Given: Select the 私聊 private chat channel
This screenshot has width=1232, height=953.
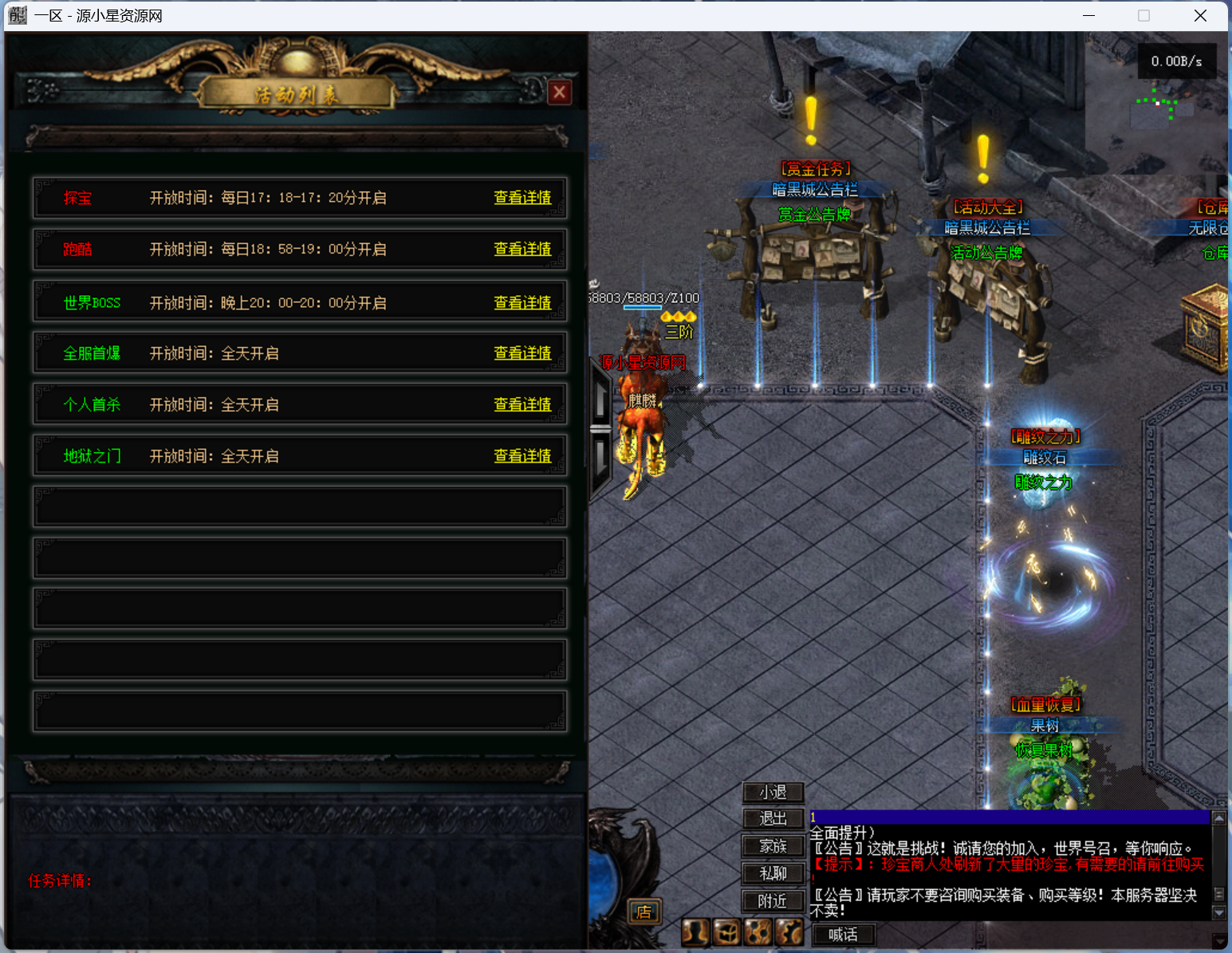Looking at the screenshot, I should [x=773, y=874].
